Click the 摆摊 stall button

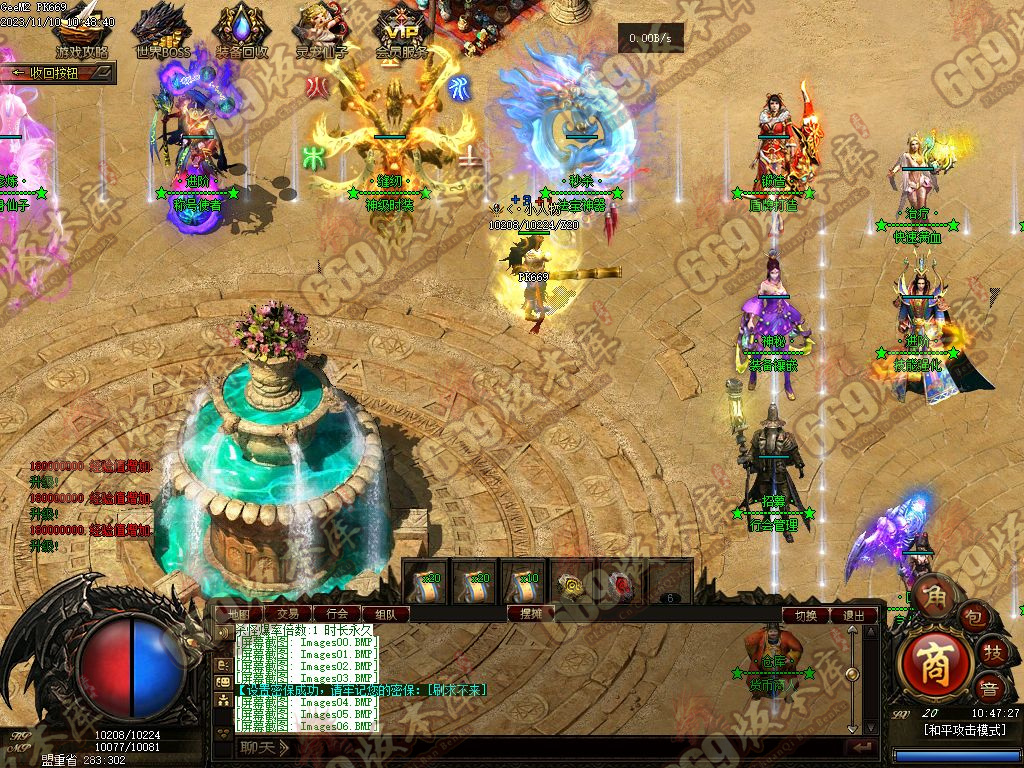coord(531,613)
